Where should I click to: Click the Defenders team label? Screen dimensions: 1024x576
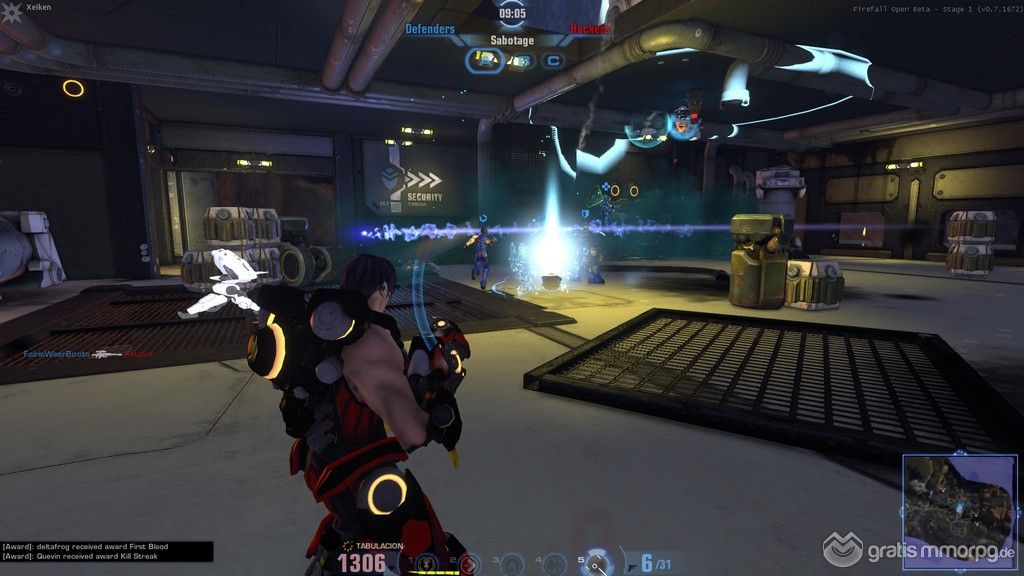pos(430,30)
